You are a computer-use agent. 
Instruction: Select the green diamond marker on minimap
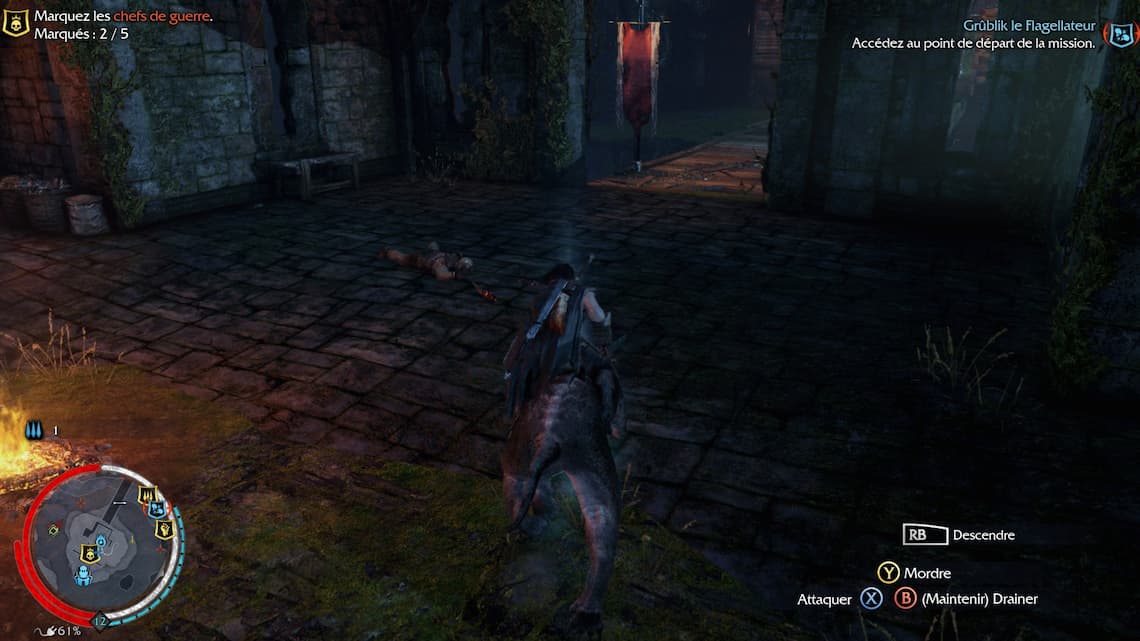53,529
